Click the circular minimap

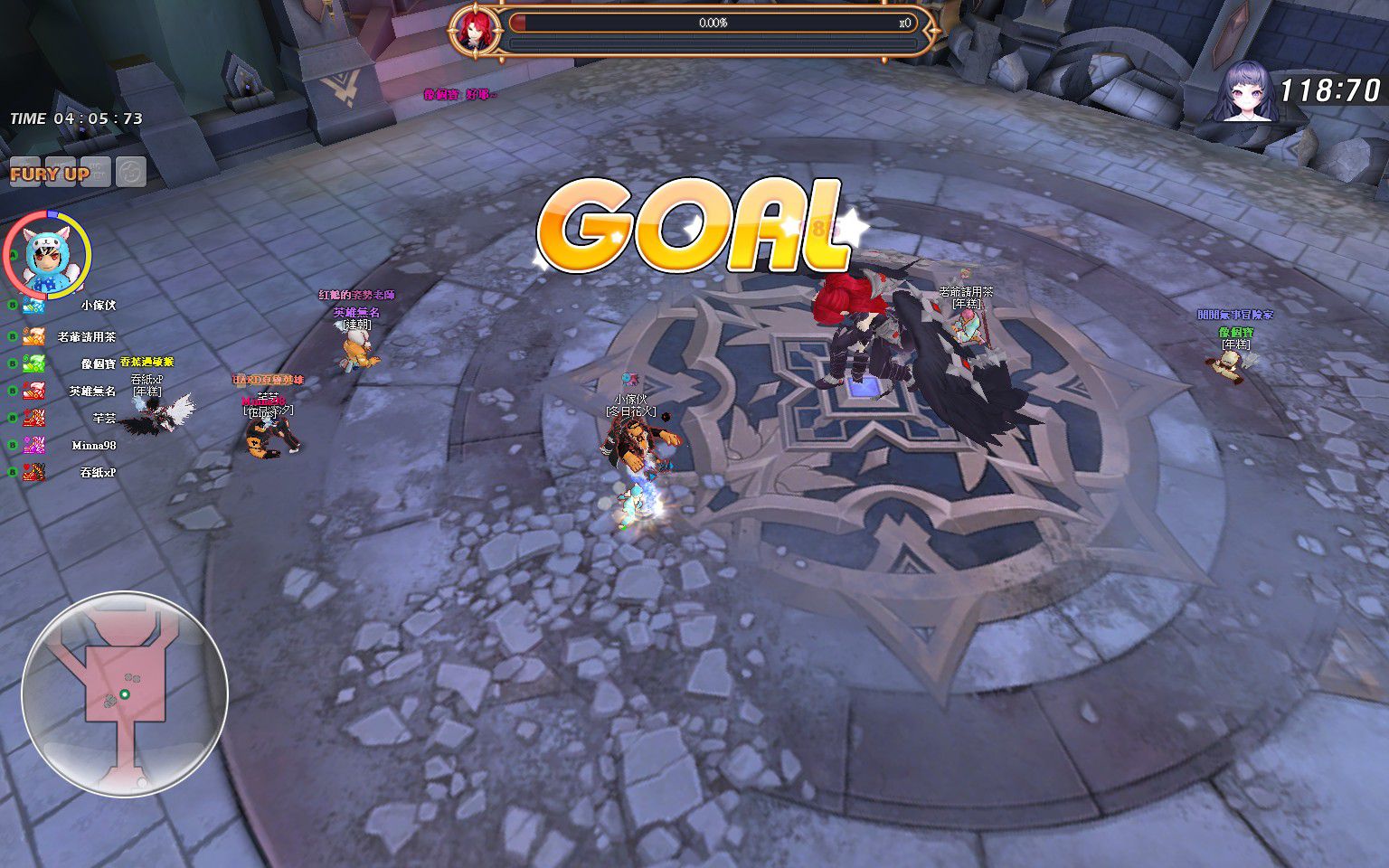(125, 693)
